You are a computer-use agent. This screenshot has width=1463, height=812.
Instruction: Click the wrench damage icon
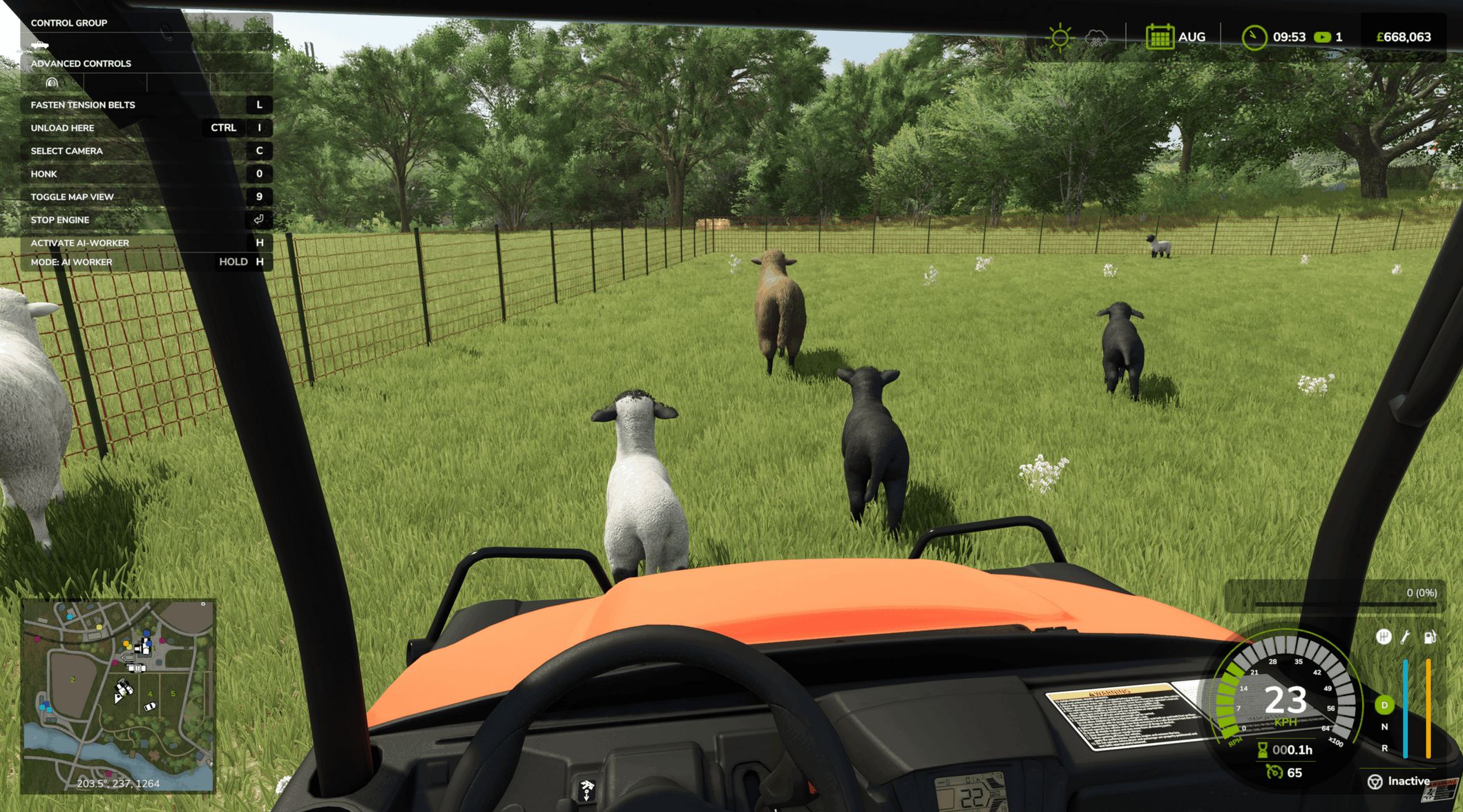[x=1406, y=637]
